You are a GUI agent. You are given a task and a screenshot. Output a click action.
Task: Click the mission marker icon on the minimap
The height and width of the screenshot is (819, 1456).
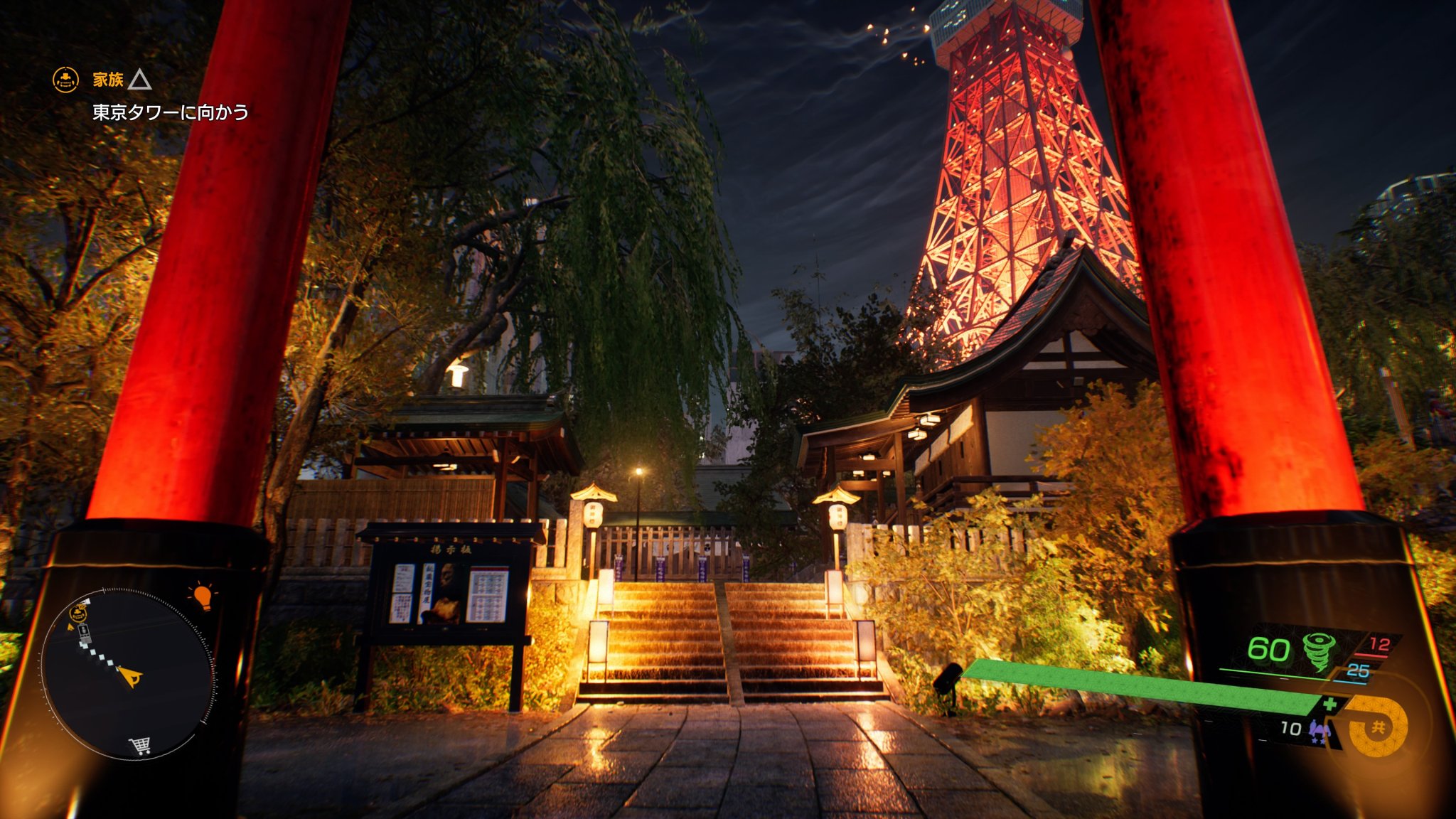[77, 614]
